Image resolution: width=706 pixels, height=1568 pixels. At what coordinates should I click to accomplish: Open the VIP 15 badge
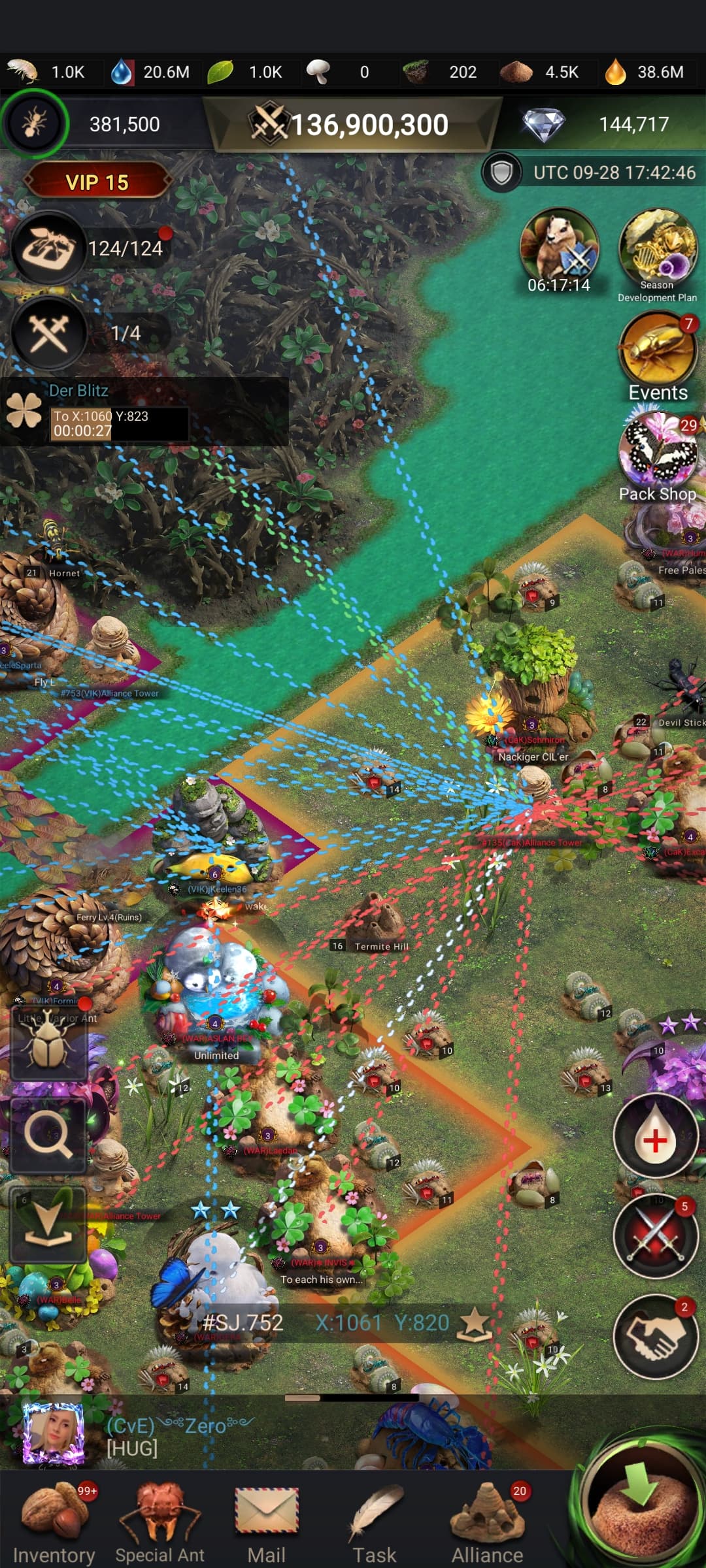tap(97, 182)
